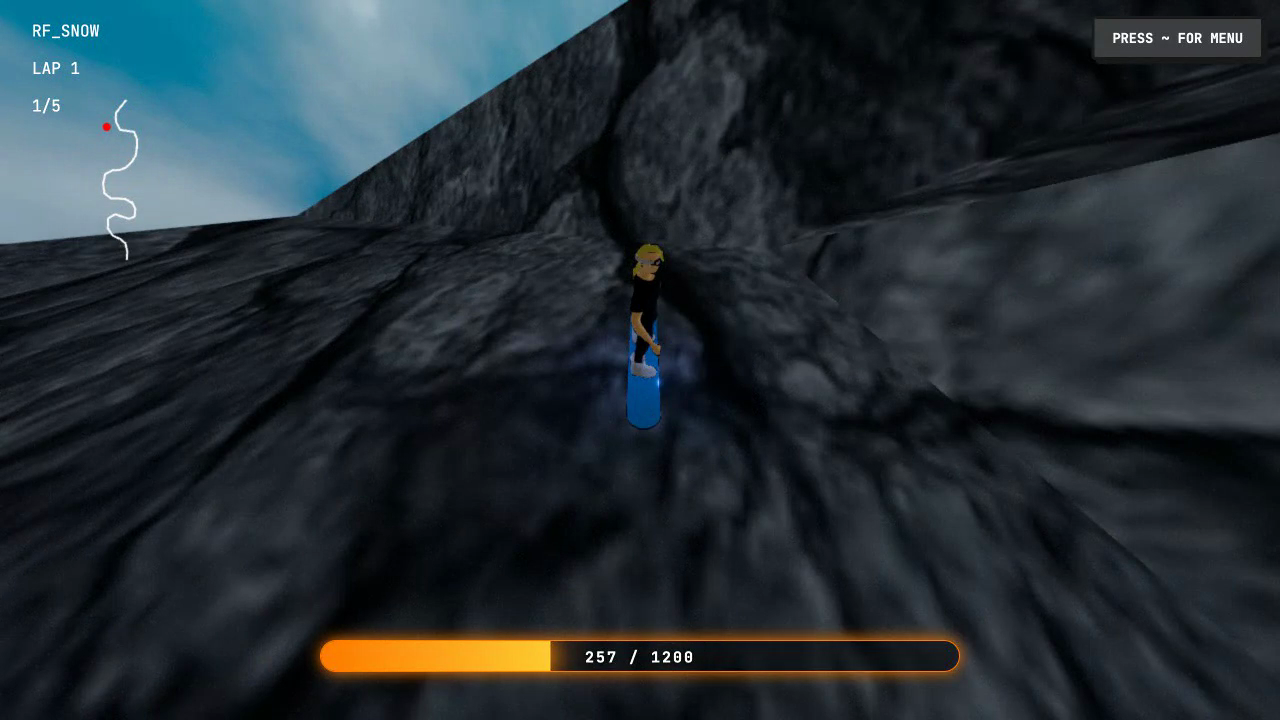Select the snowboarder character
This screenshot has width=1280, height=720.
point(645,300)
